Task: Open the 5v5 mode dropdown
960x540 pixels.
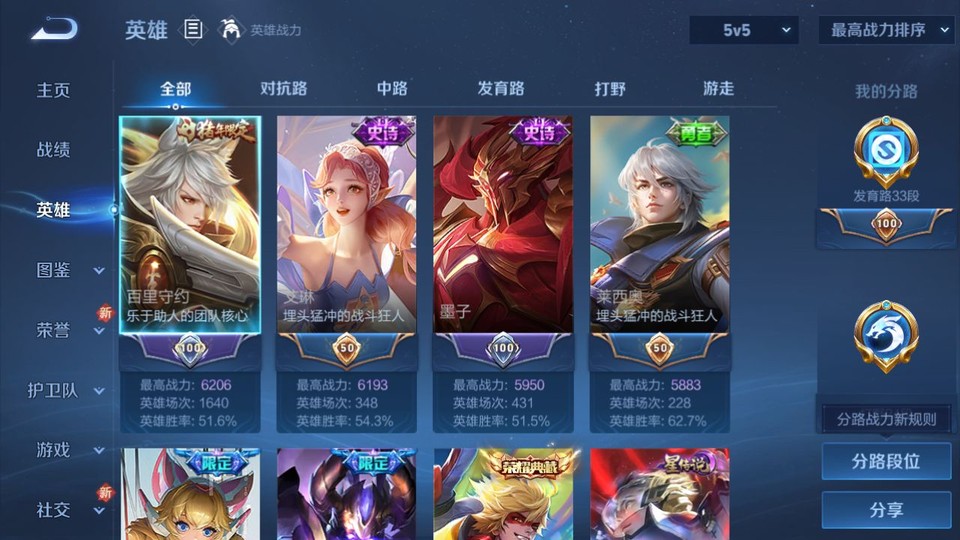Action: click(x=744, y=30)
